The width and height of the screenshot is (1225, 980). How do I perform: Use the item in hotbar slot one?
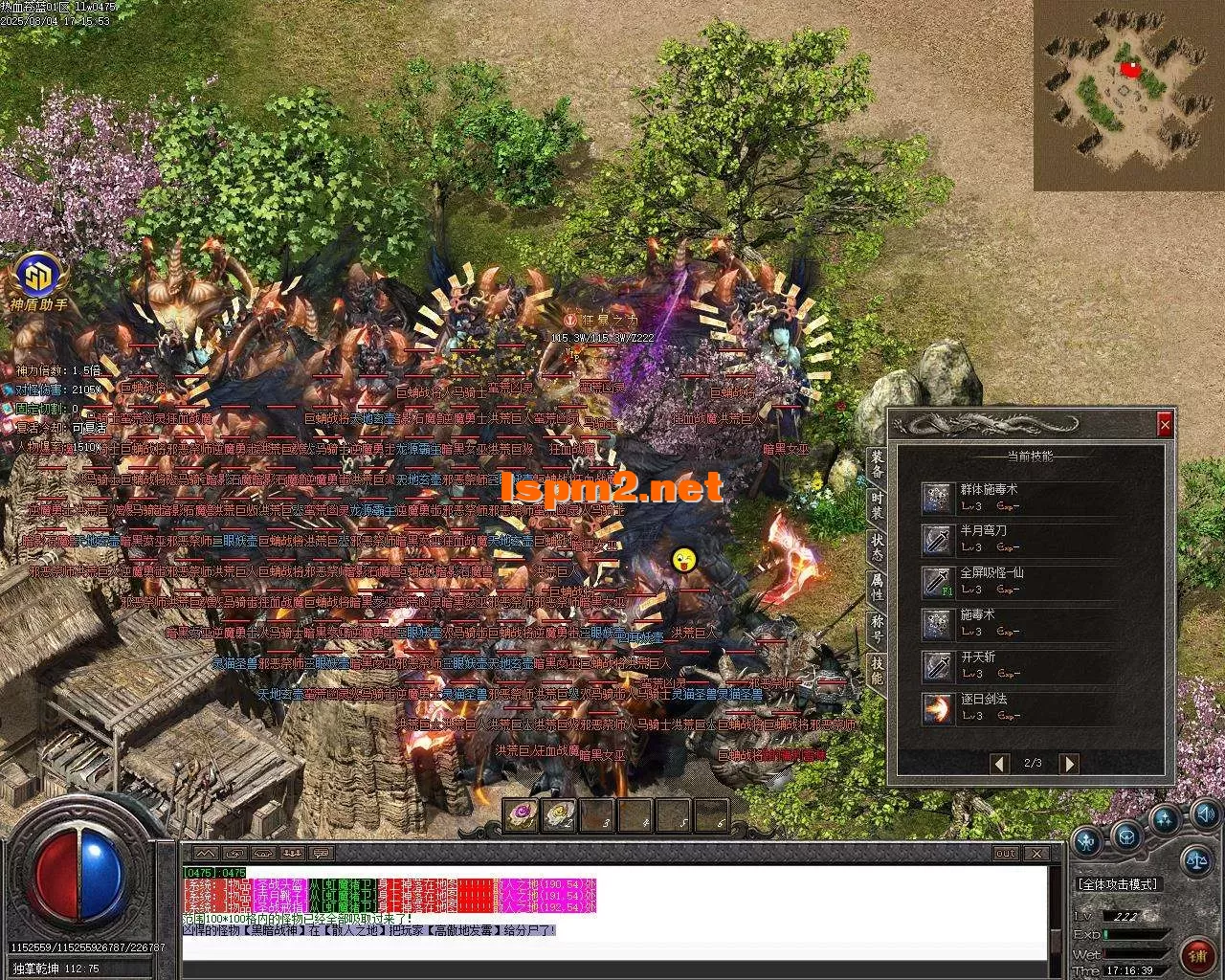522,815
